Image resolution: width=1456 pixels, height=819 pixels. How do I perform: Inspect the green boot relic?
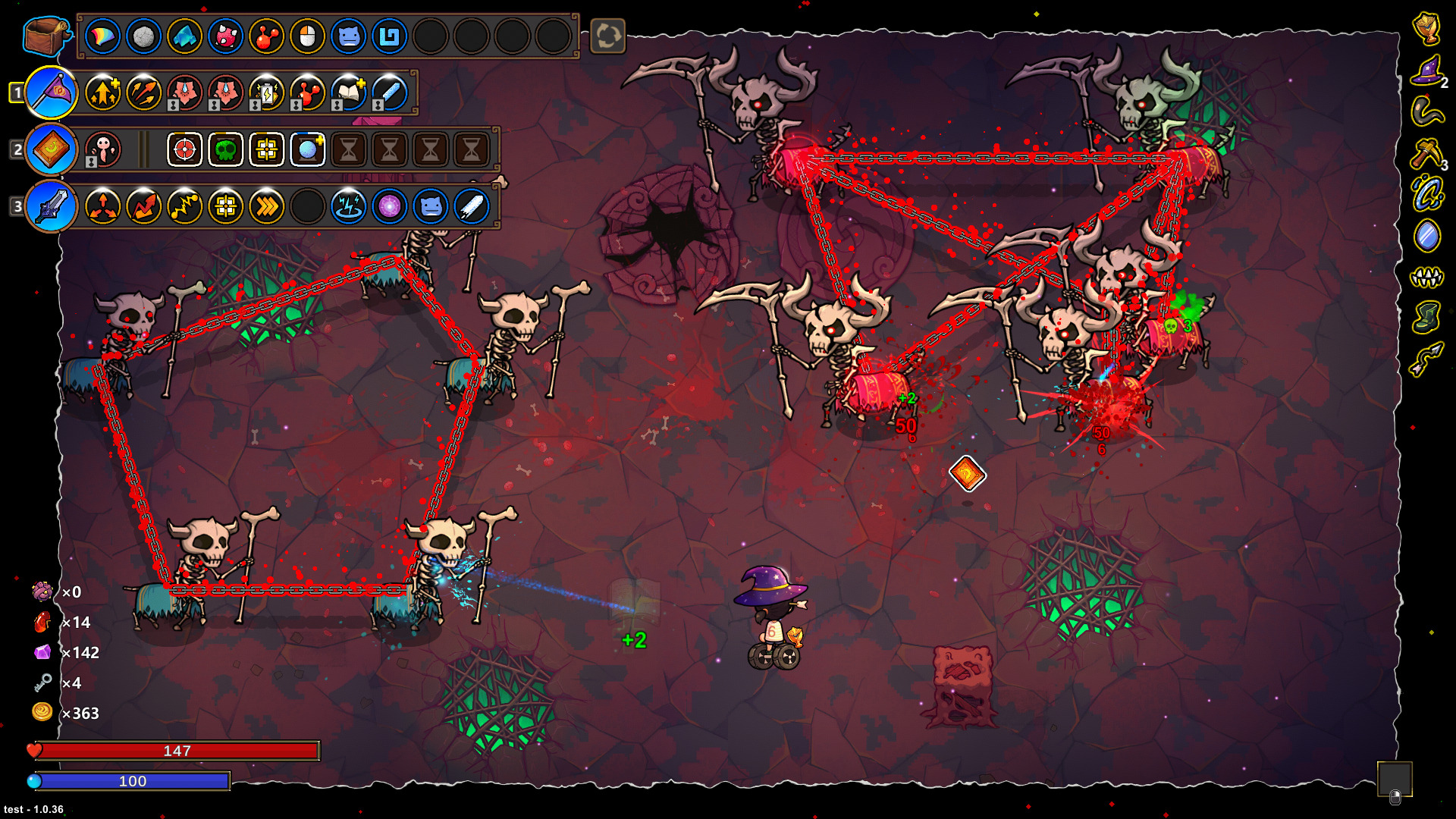(1426, 317)
